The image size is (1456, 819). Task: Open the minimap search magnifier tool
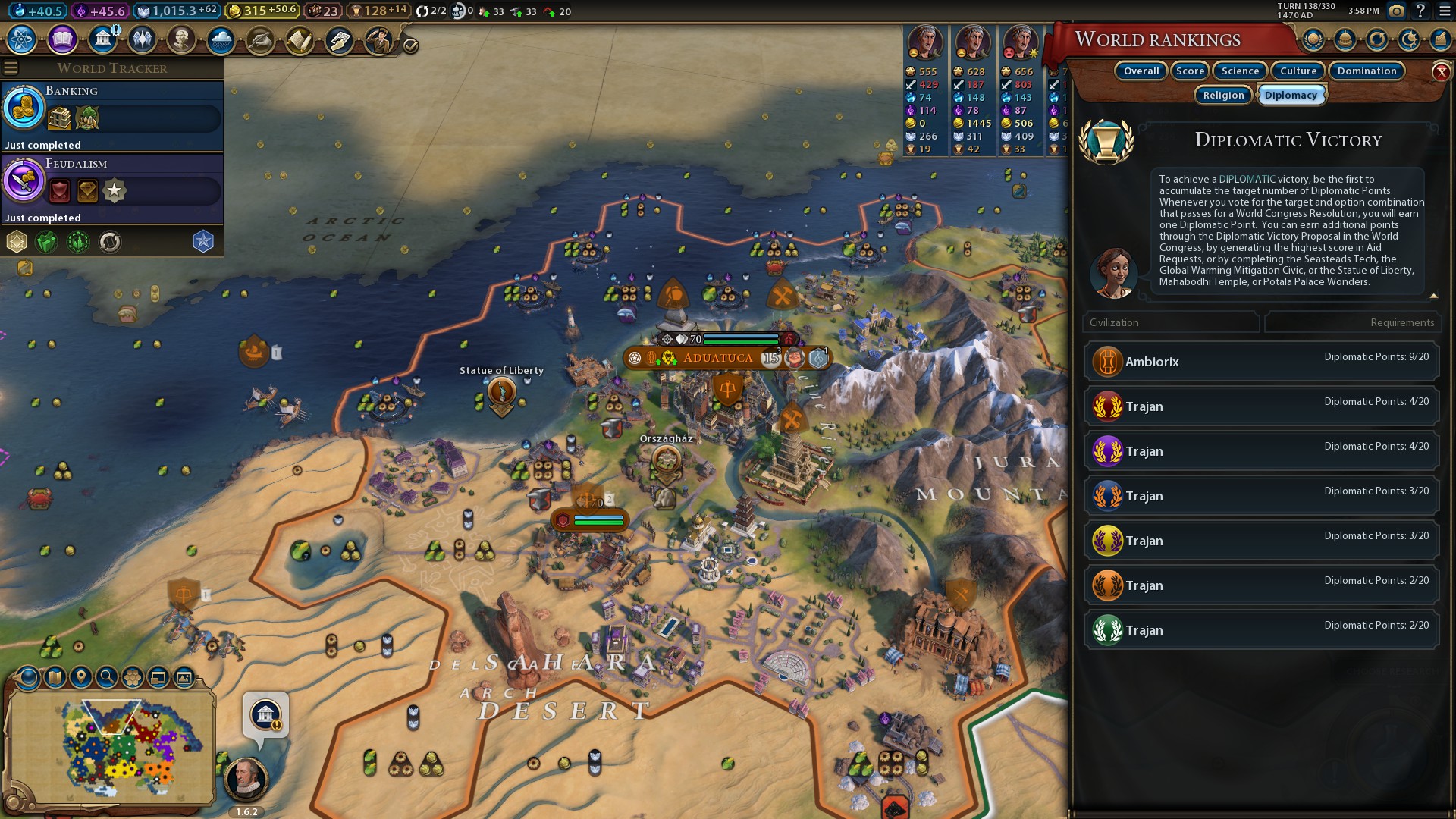[x=106, y=676]
